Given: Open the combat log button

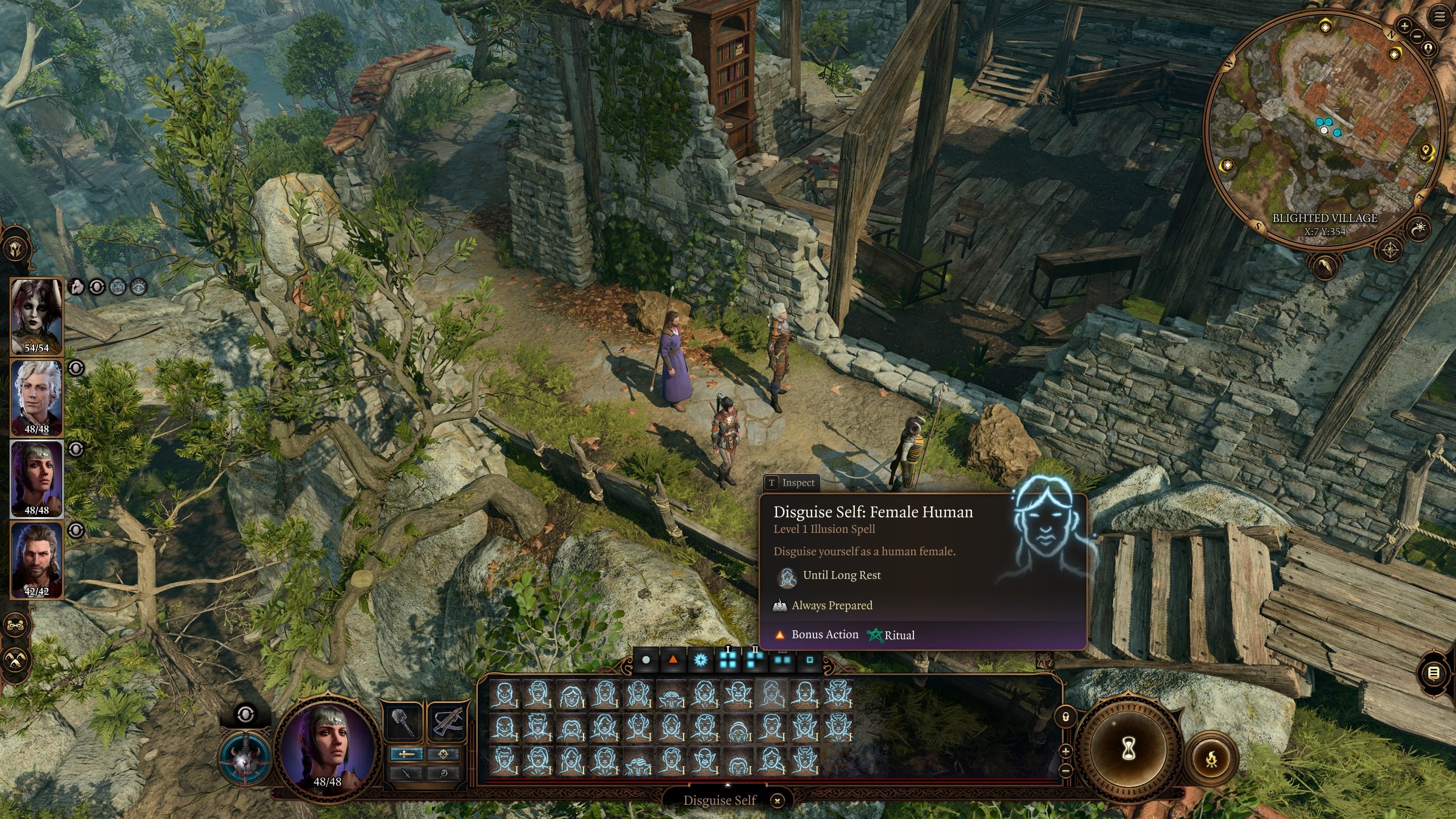Looking at the screenshot, I should pyautogui.click(x=1434, y=673).
